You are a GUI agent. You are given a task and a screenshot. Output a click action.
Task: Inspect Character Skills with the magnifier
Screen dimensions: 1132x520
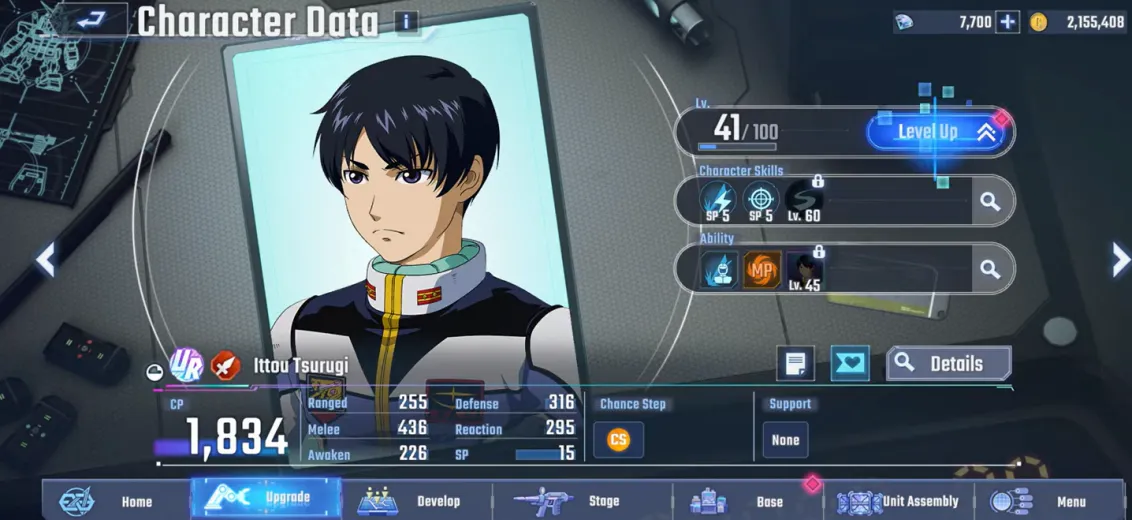[x=990, y=202]
